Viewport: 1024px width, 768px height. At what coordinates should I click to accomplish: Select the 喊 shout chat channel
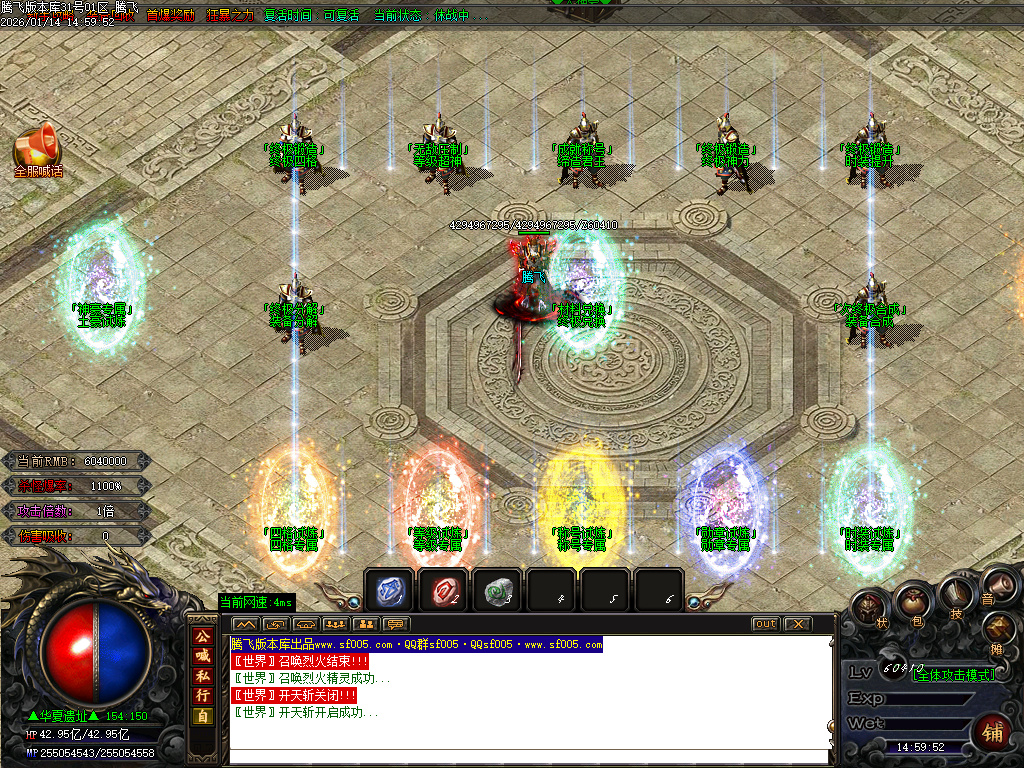[x=202, y=656]
